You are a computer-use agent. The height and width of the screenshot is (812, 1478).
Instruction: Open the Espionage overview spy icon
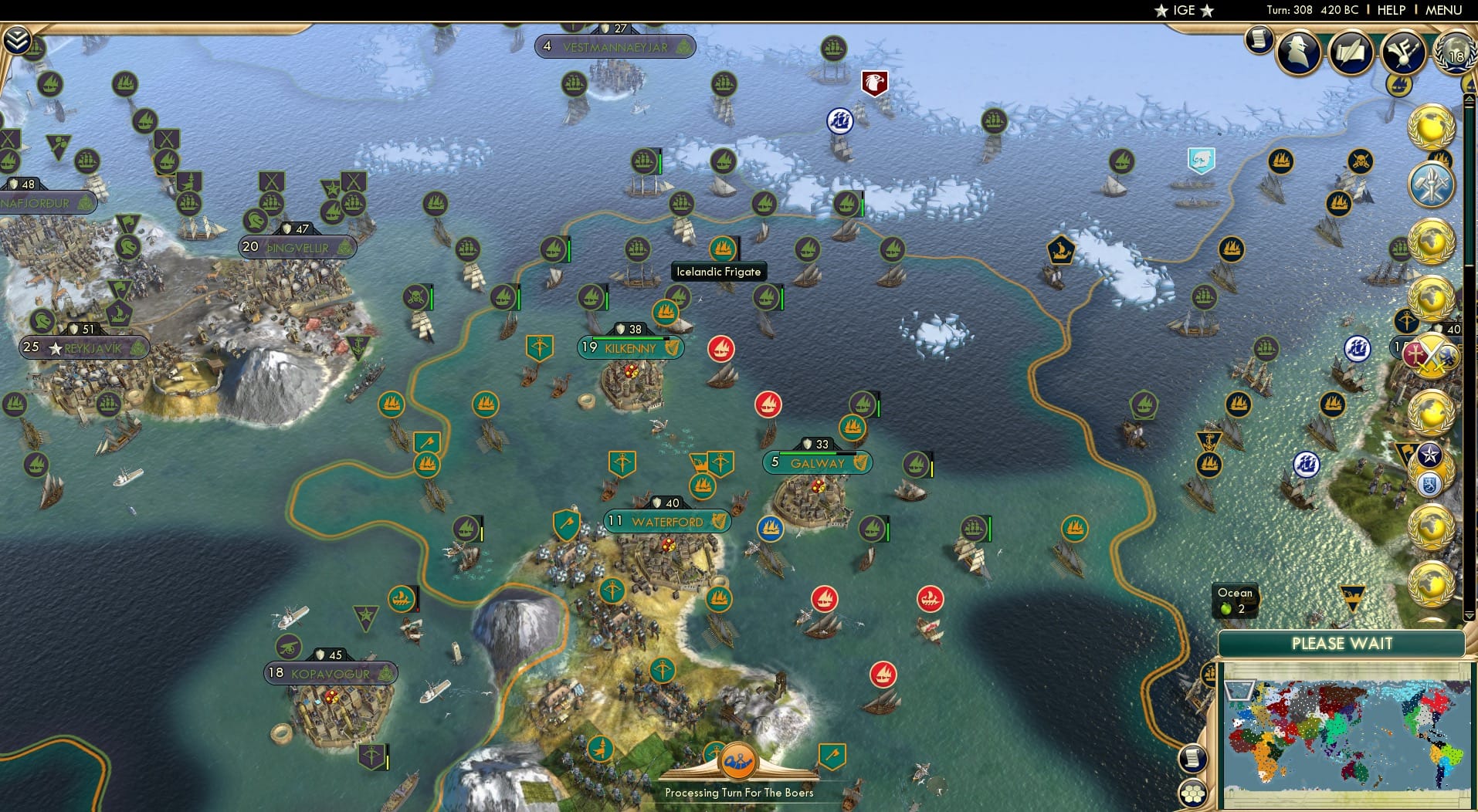[1299, 52]
